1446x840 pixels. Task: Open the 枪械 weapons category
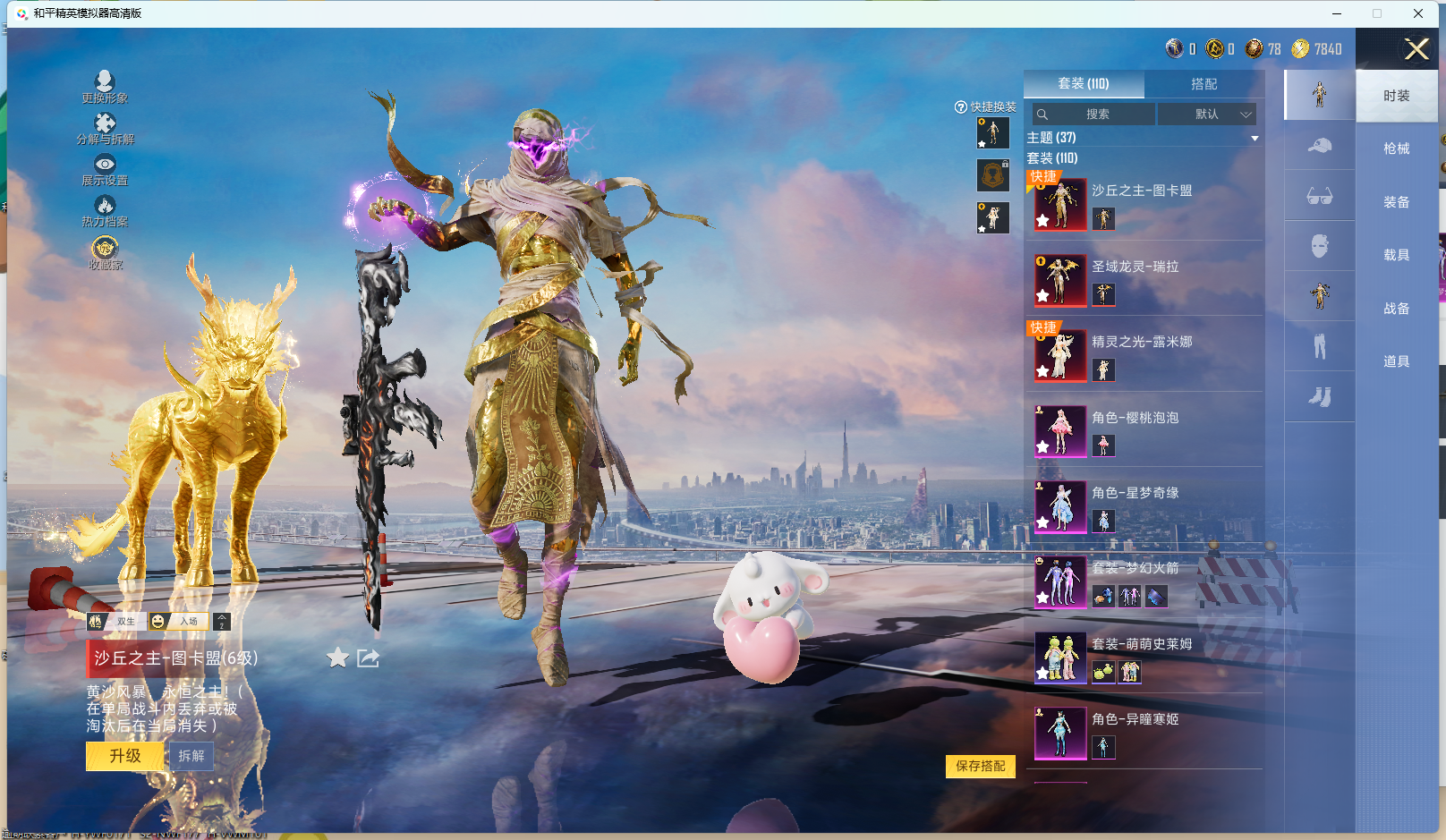click(1396, 148)
